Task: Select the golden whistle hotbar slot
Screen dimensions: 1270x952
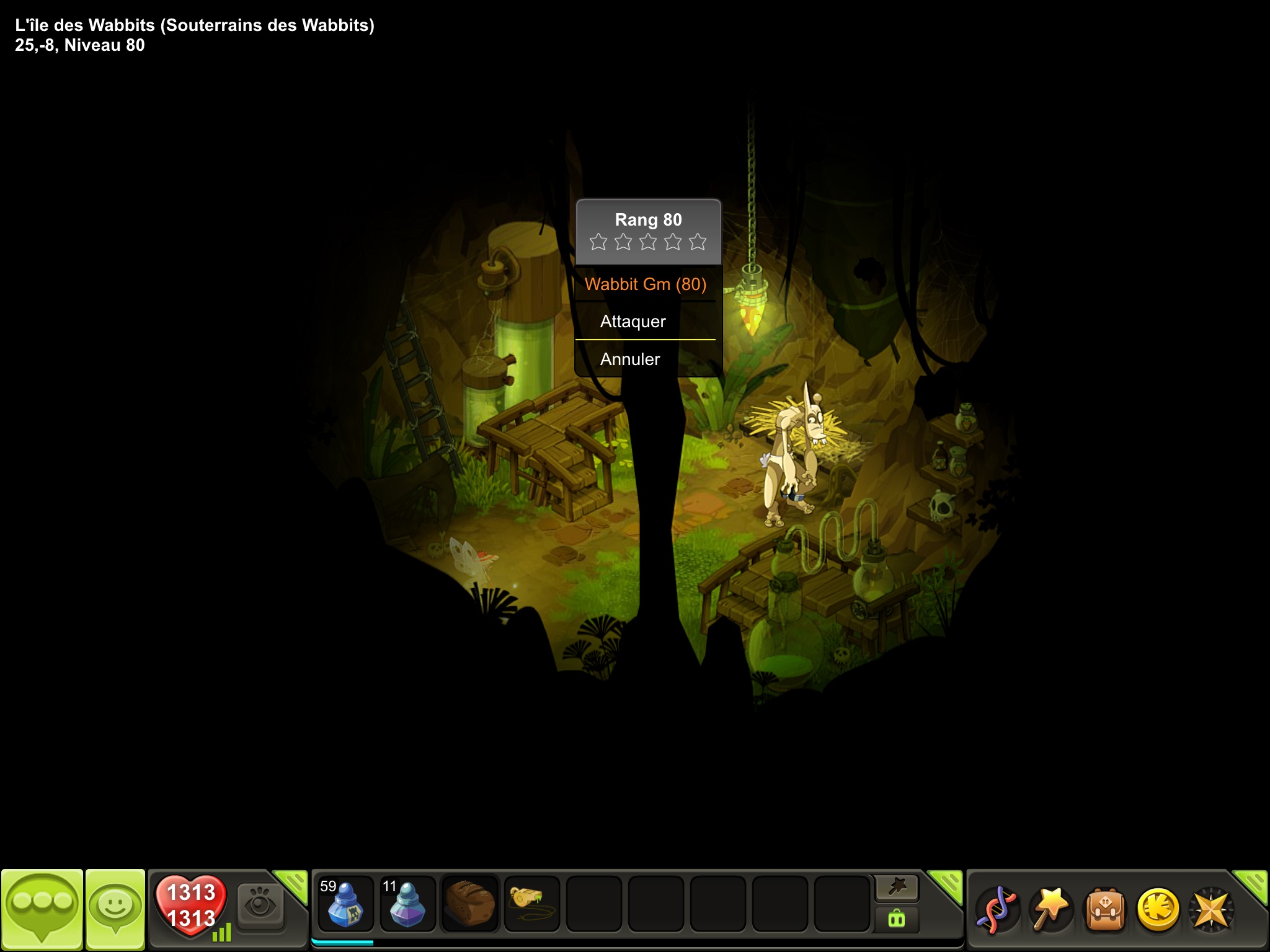Action: [x=531, y=904]
